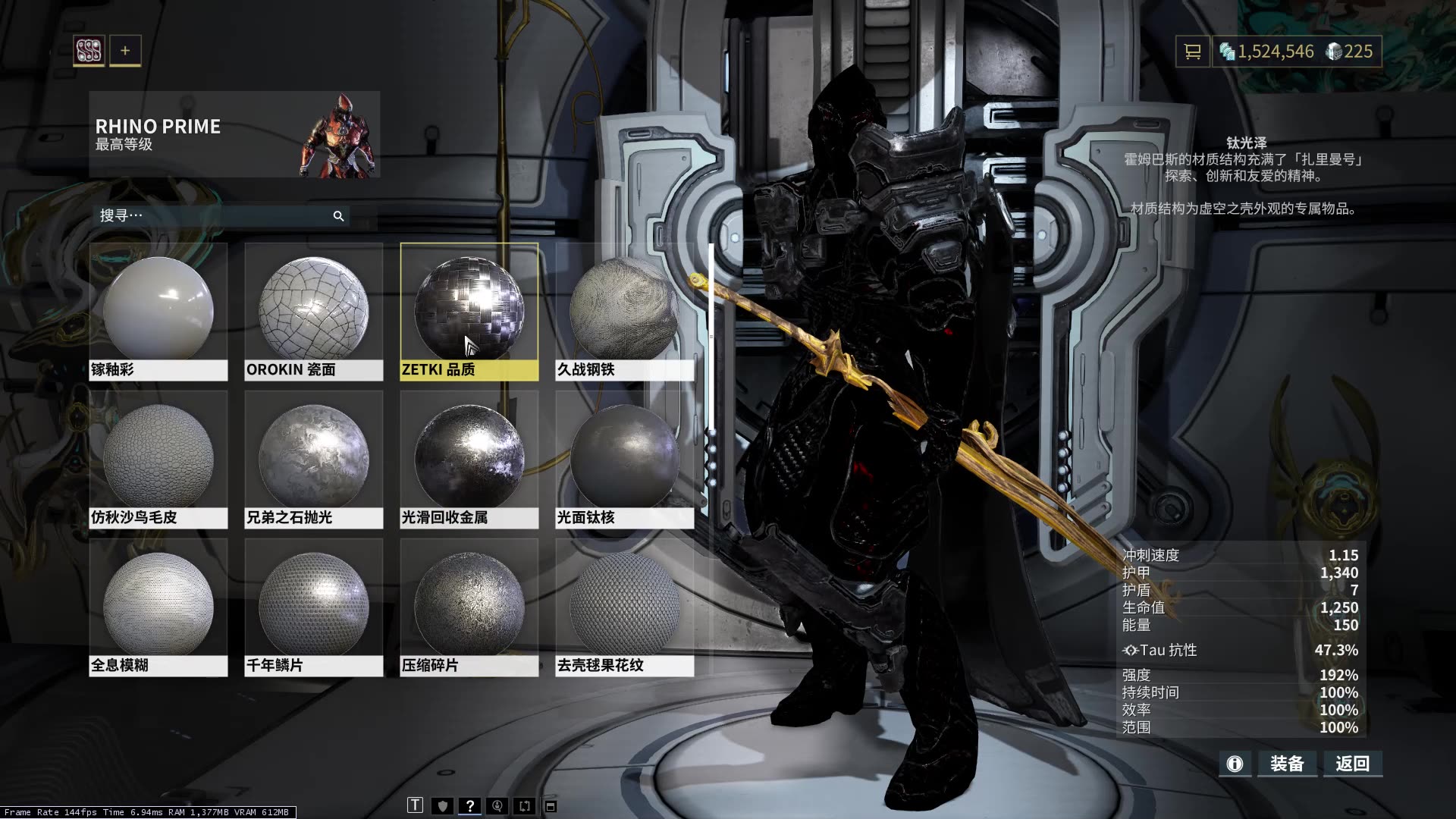Viewport: 1456px width, 819px height.
Task: Select the 镓釉彩 material swatch
Action: [158, 309]
